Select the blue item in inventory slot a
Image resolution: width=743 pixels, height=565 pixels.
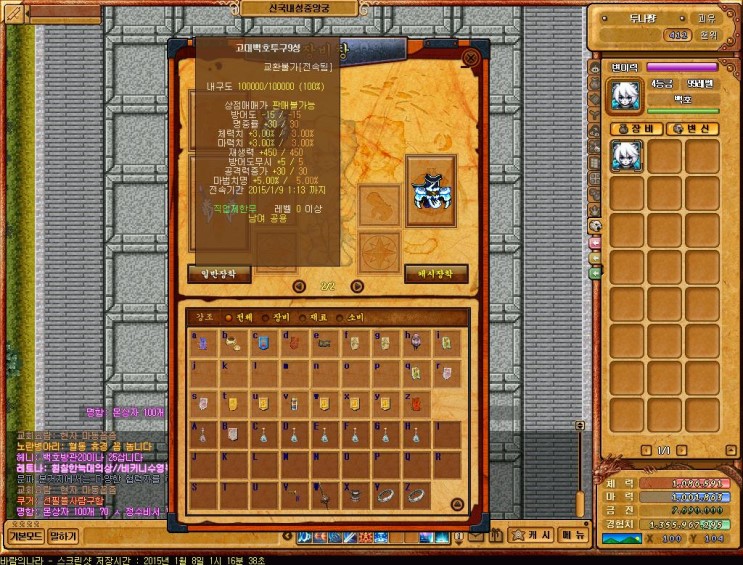point(203,344)
